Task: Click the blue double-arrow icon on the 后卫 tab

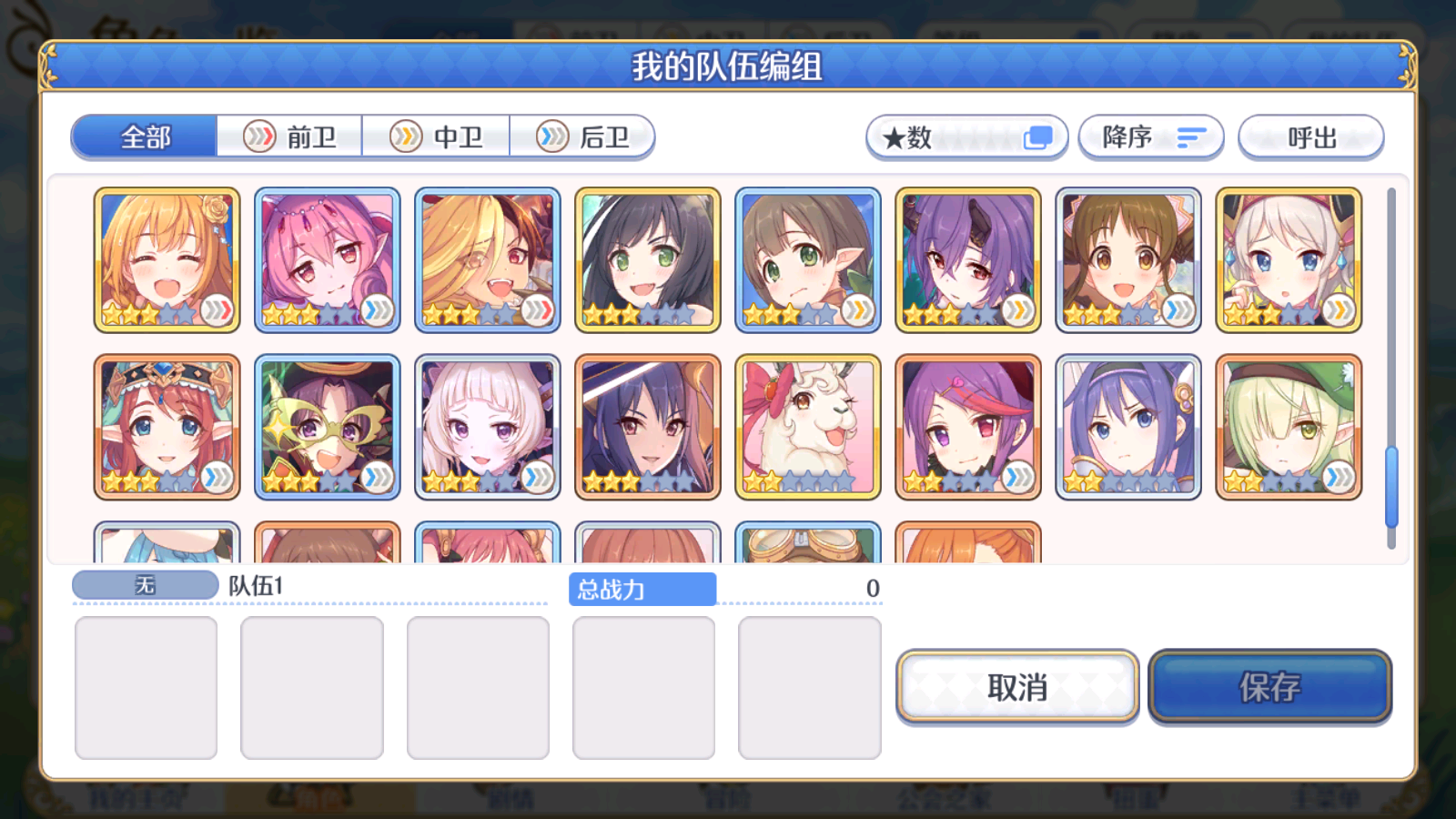Action: point(551,136)
